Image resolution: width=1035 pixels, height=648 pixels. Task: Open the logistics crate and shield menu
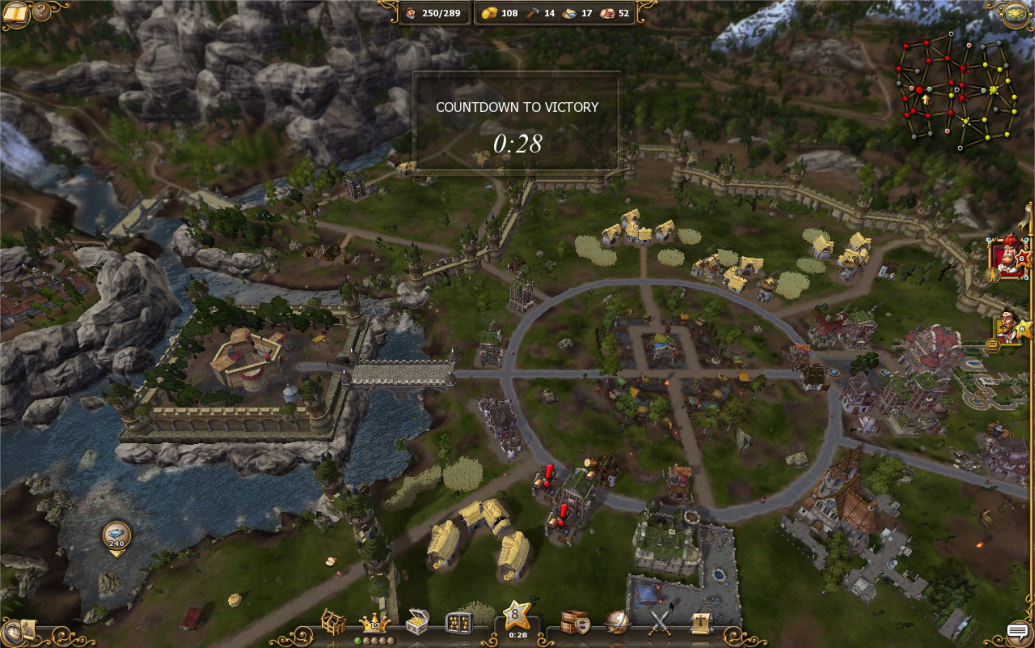pos(575,622)
